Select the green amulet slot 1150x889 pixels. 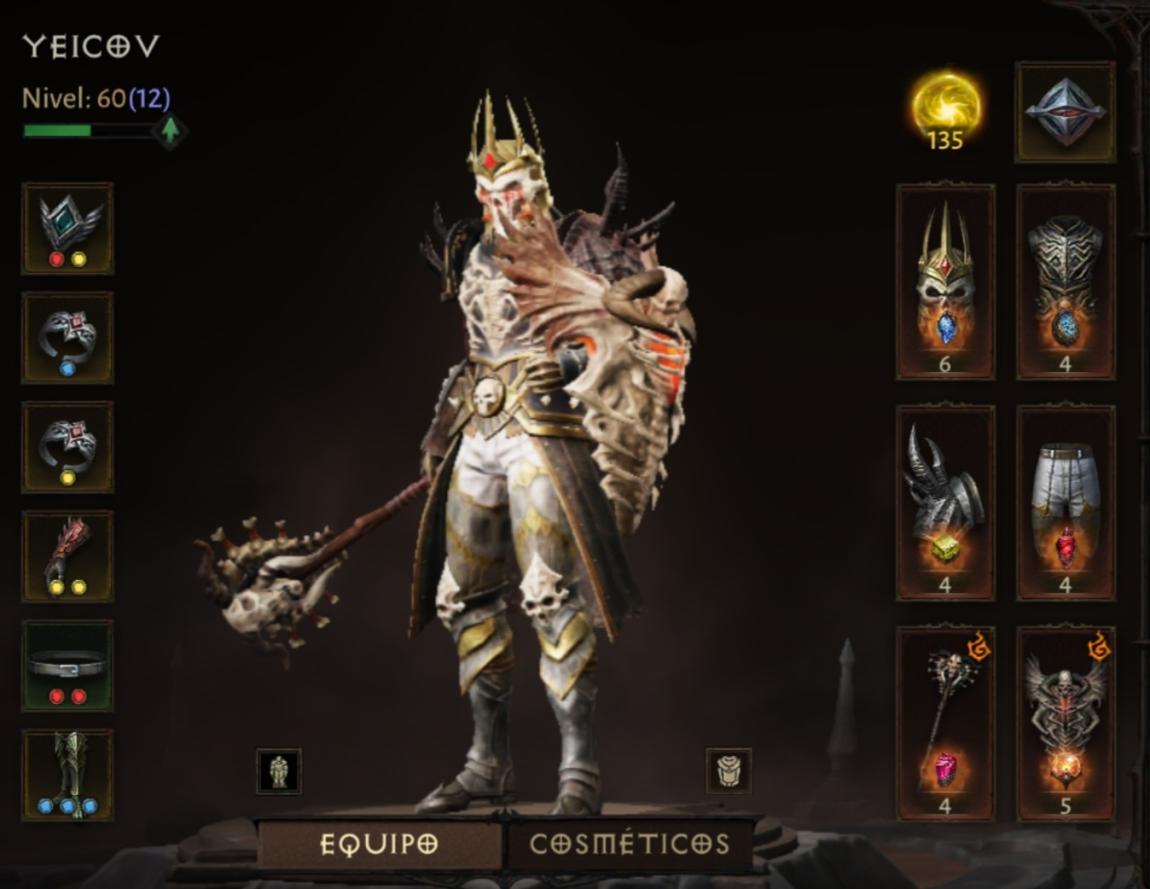tap(68, 228)
